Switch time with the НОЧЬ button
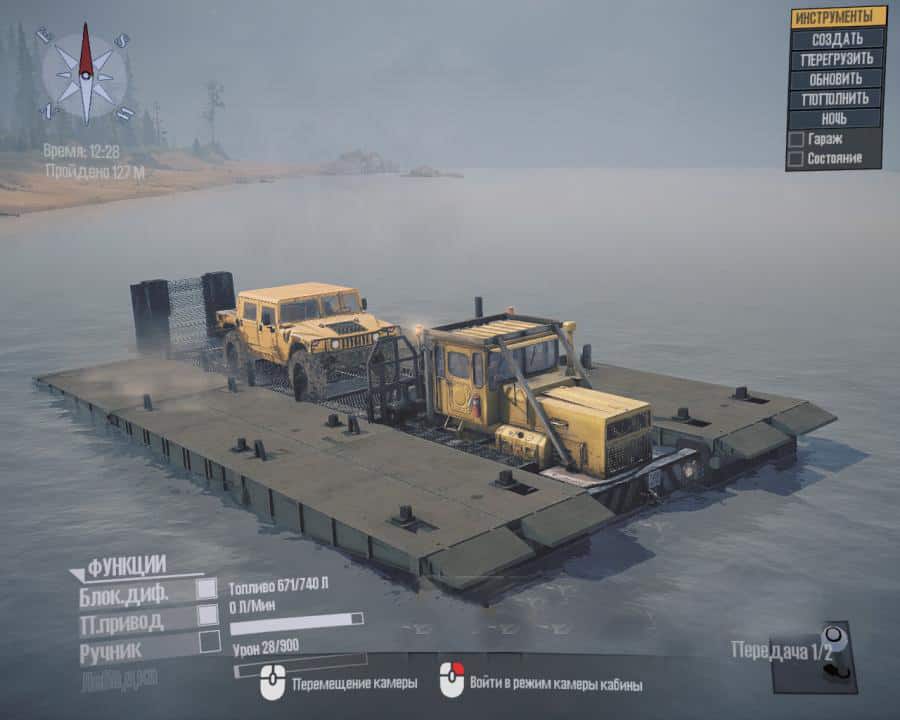The width and height of the screenshot is (900, 720). pyautogui.click(x=837, y=118)
